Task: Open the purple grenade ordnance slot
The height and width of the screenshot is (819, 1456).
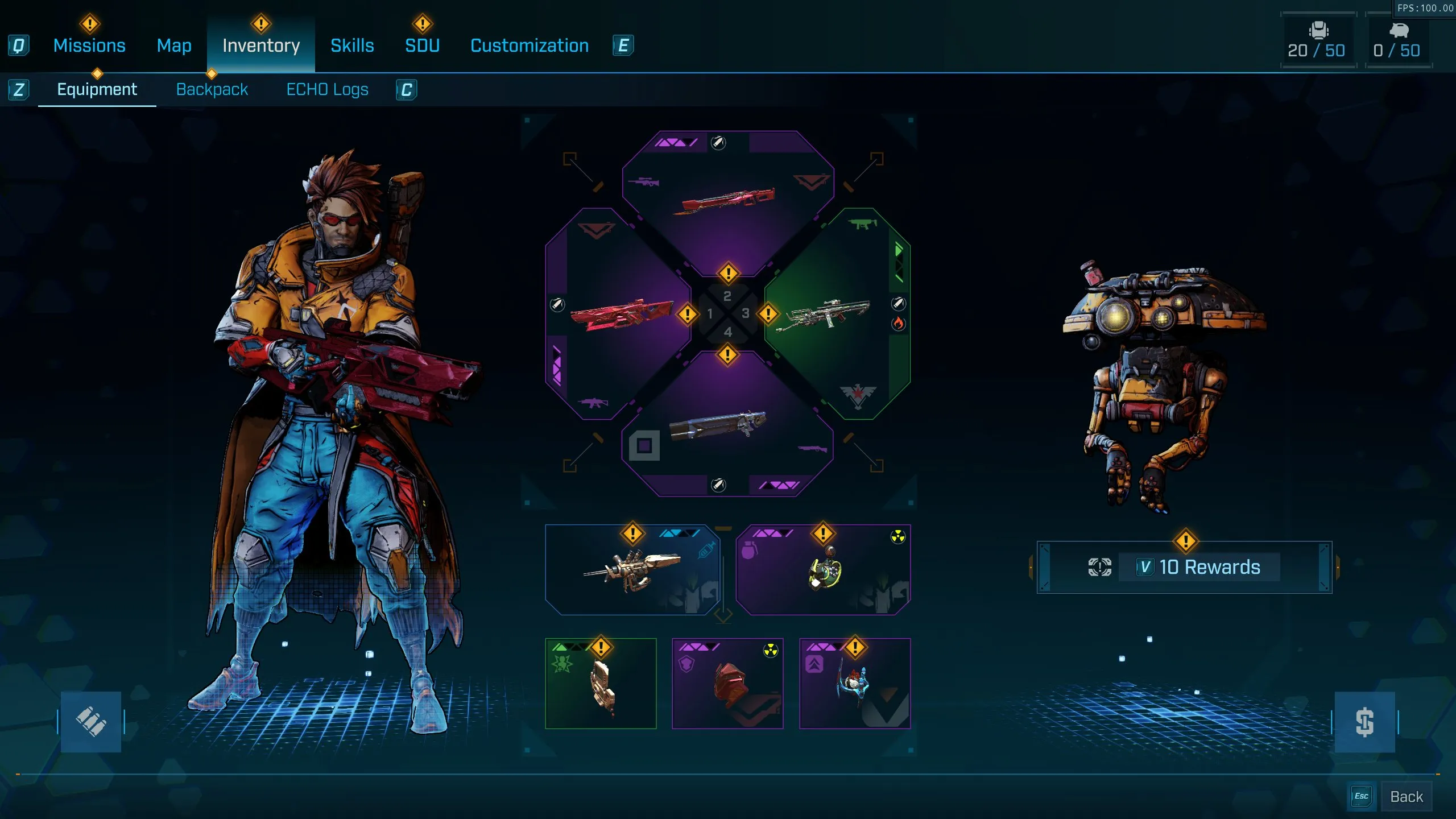Action: (x=823, y=570)
